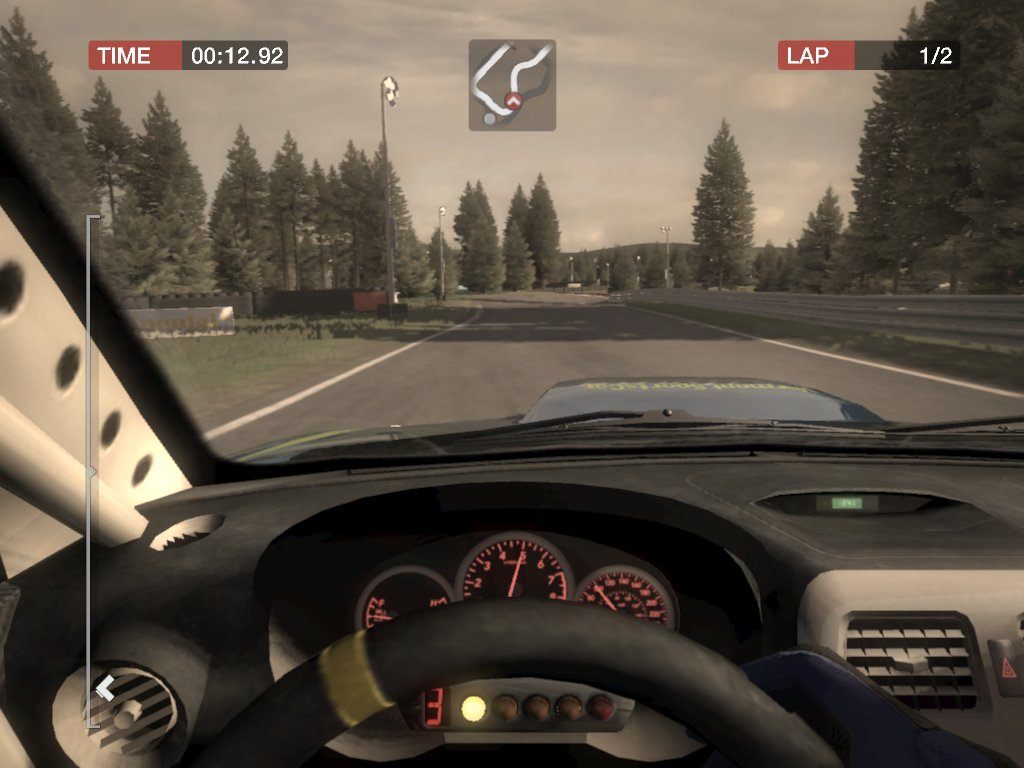
Task: Click the track minimap
Action: tap(512, 85)
